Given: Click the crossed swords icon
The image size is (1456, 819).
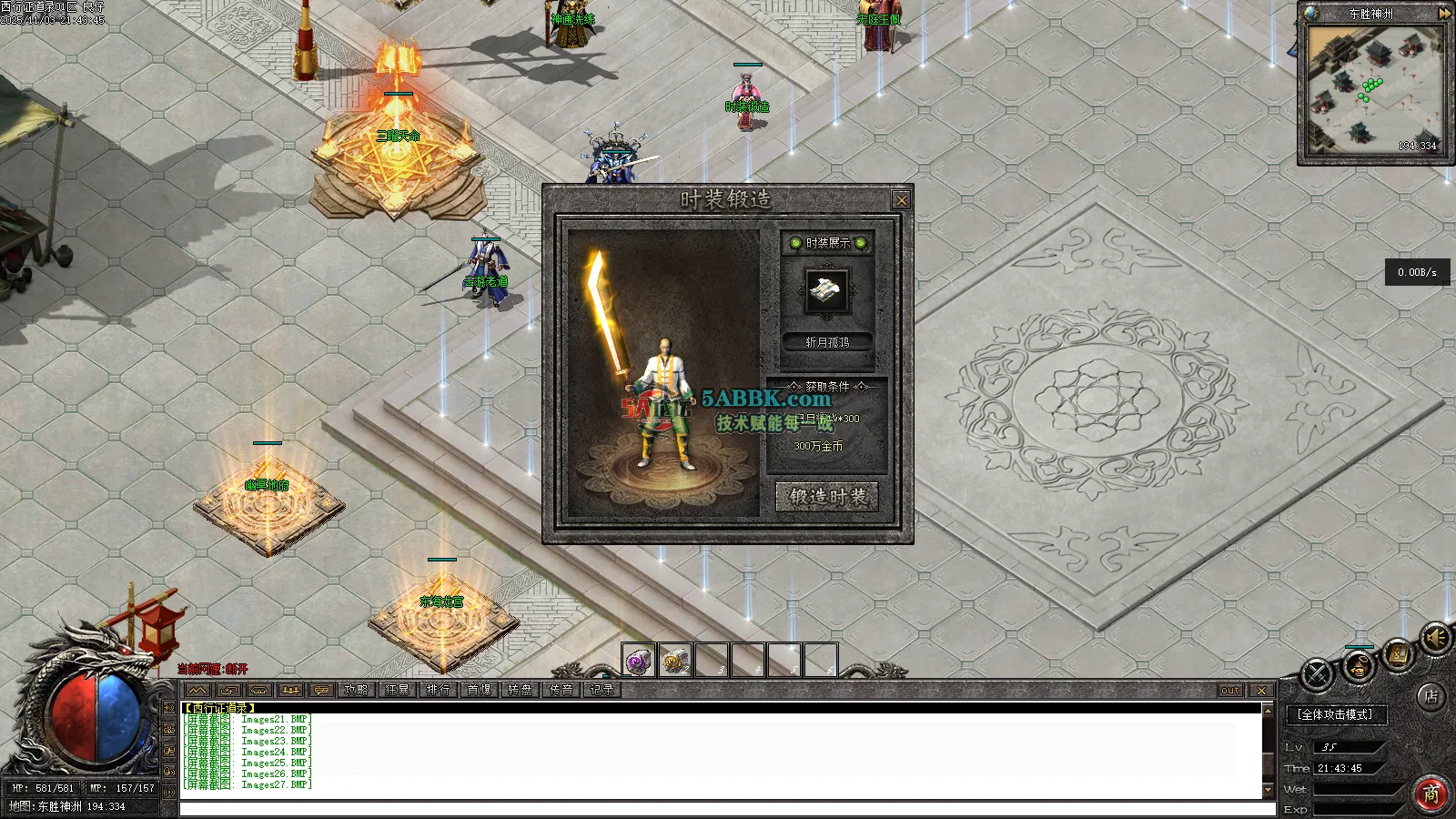Looking at the screenshot, I should click(x=1317, y=674).
